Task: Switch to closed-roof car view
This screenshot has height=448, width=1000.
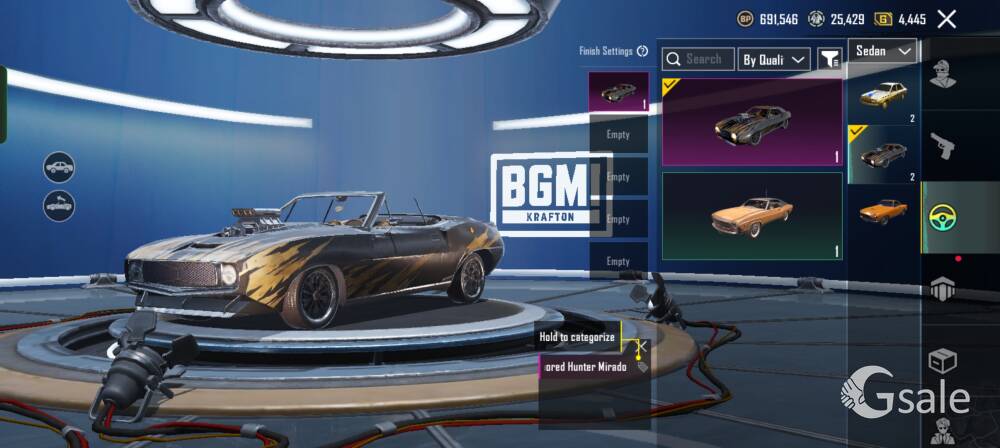Action: point(59,166)
